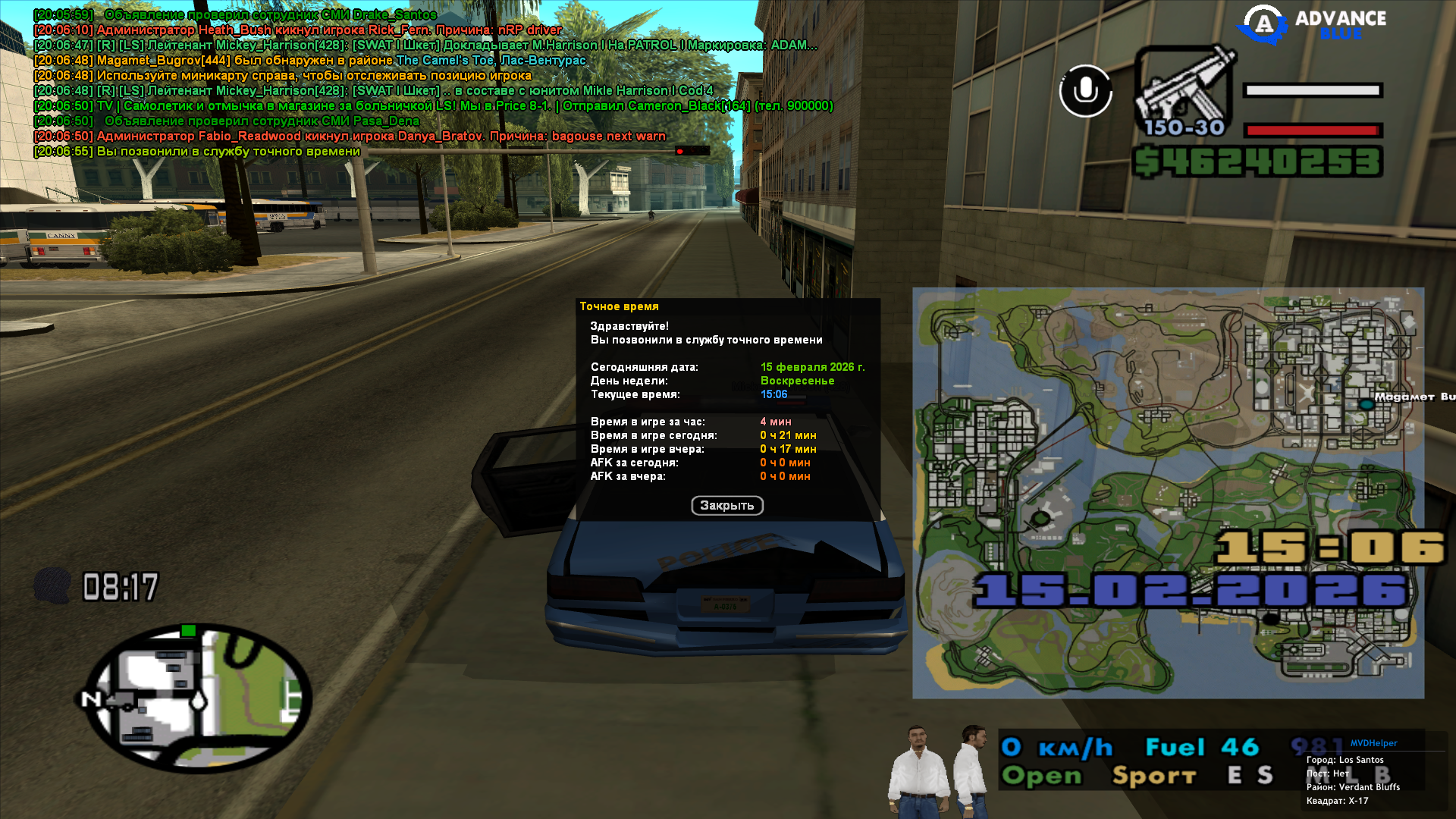Screen dimensions: 1456x819
Task: Open the large San Andreas map overlay
Action: coord(1168,493)
